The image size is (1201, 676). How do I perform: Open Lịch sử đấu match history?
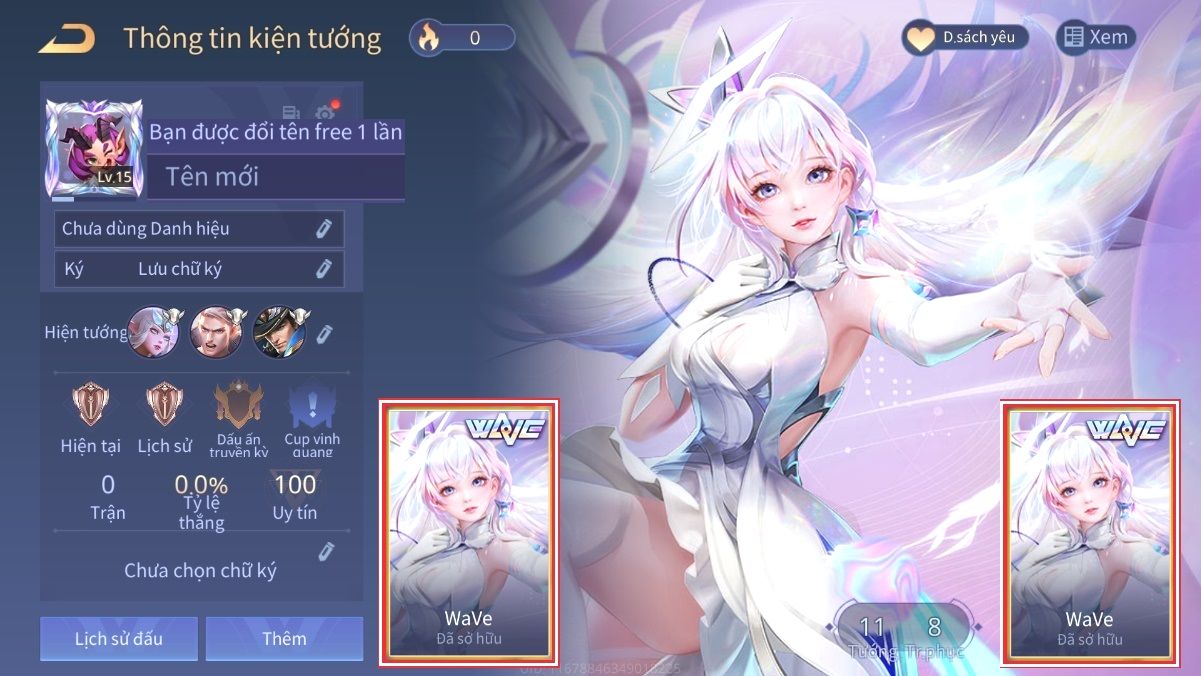[119, 638]
